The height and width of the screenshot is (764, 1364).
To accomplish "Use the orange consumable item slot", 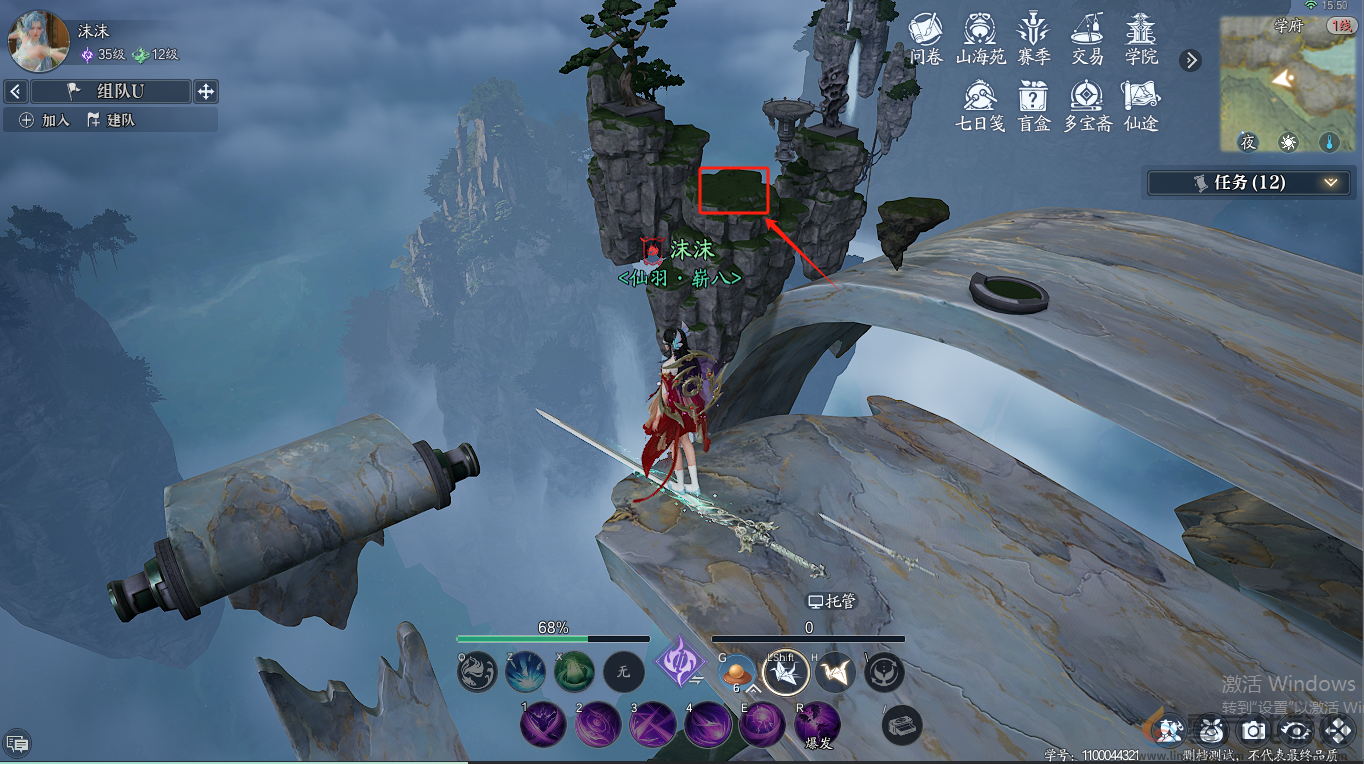I will pyautogui.click(x=738, y=672).
